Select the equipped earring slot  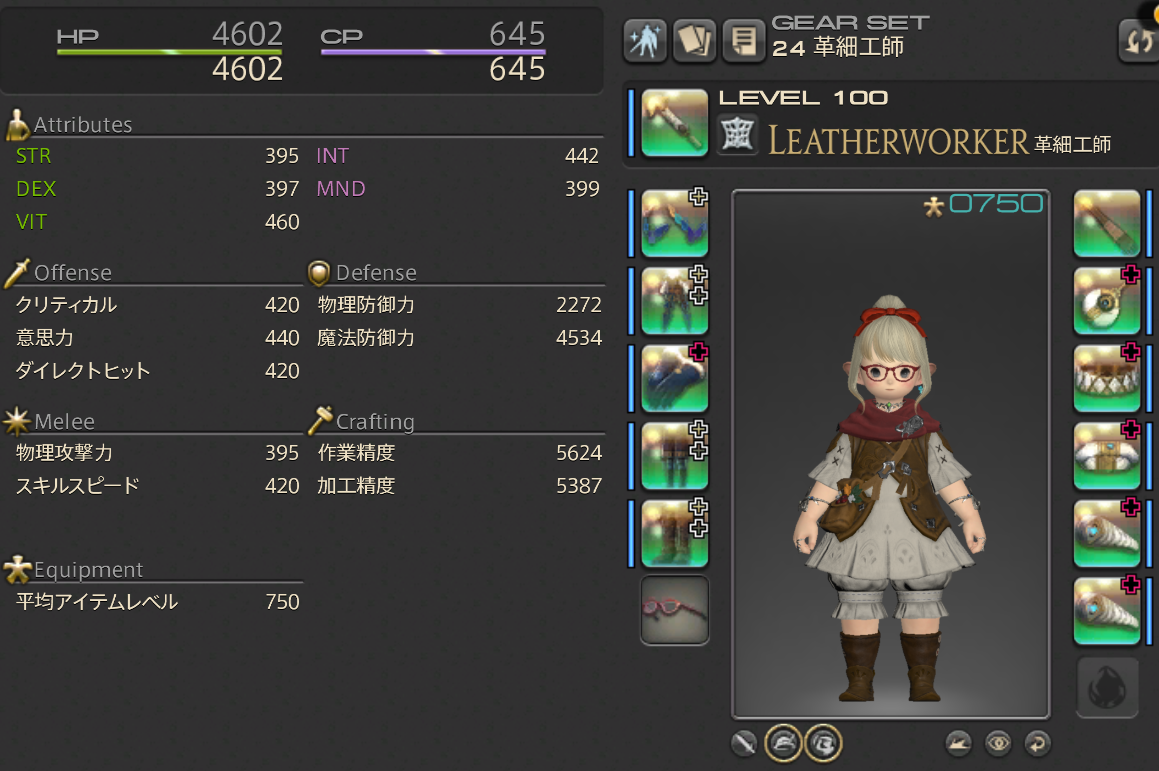pyautogui.click(x=1107, y=300)
